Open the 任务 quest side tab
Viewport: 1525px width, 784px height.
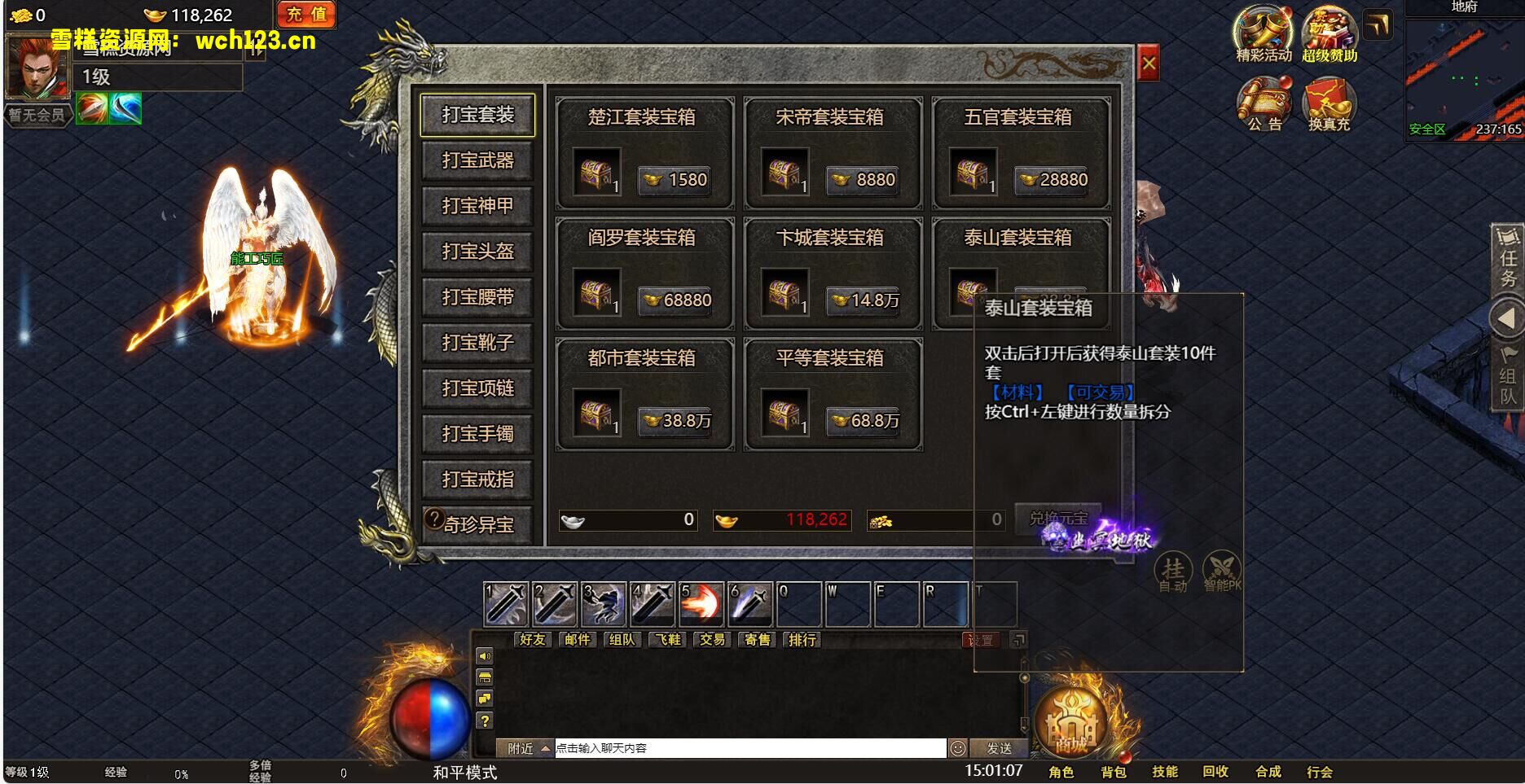[1508, 259]
